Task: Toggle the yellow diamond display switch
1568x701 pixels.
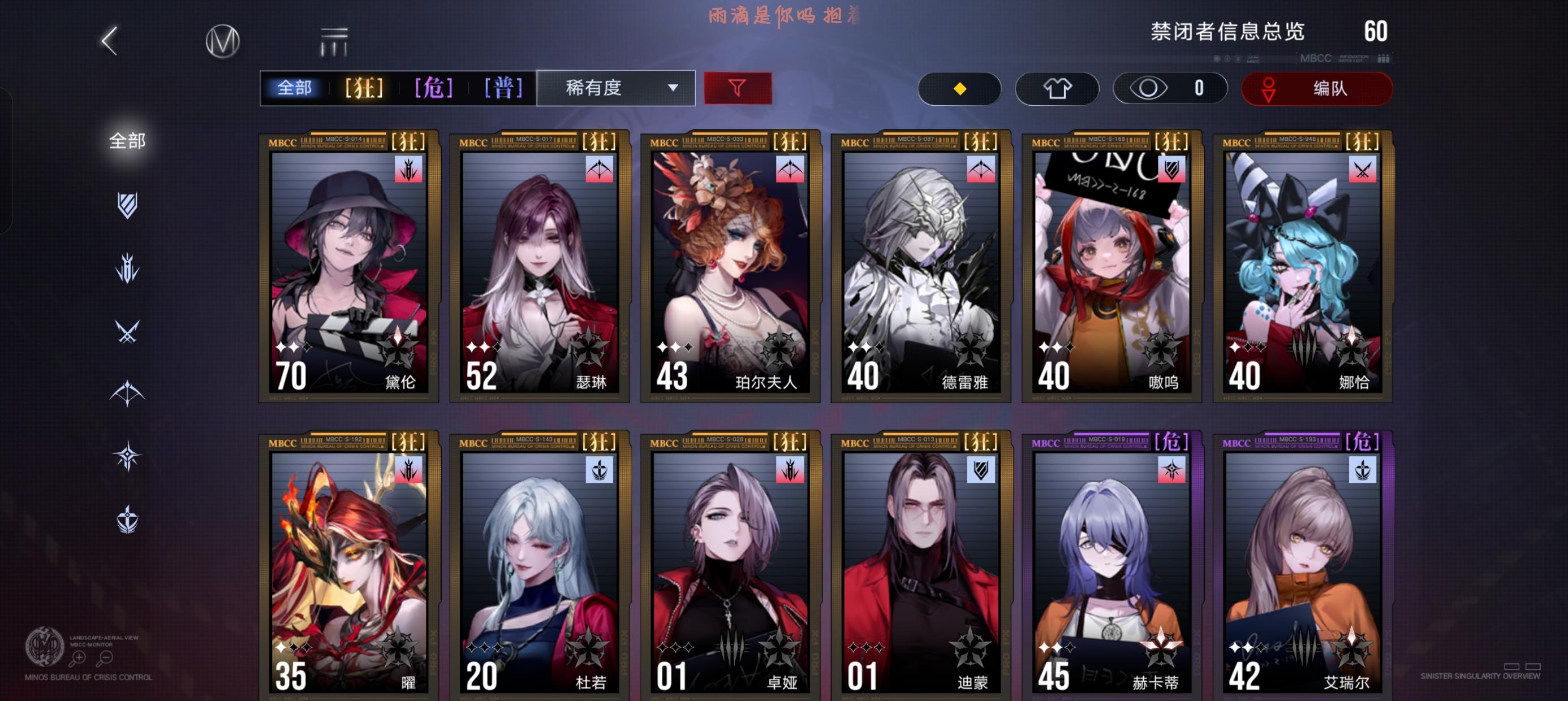Action: pos(960,88)
